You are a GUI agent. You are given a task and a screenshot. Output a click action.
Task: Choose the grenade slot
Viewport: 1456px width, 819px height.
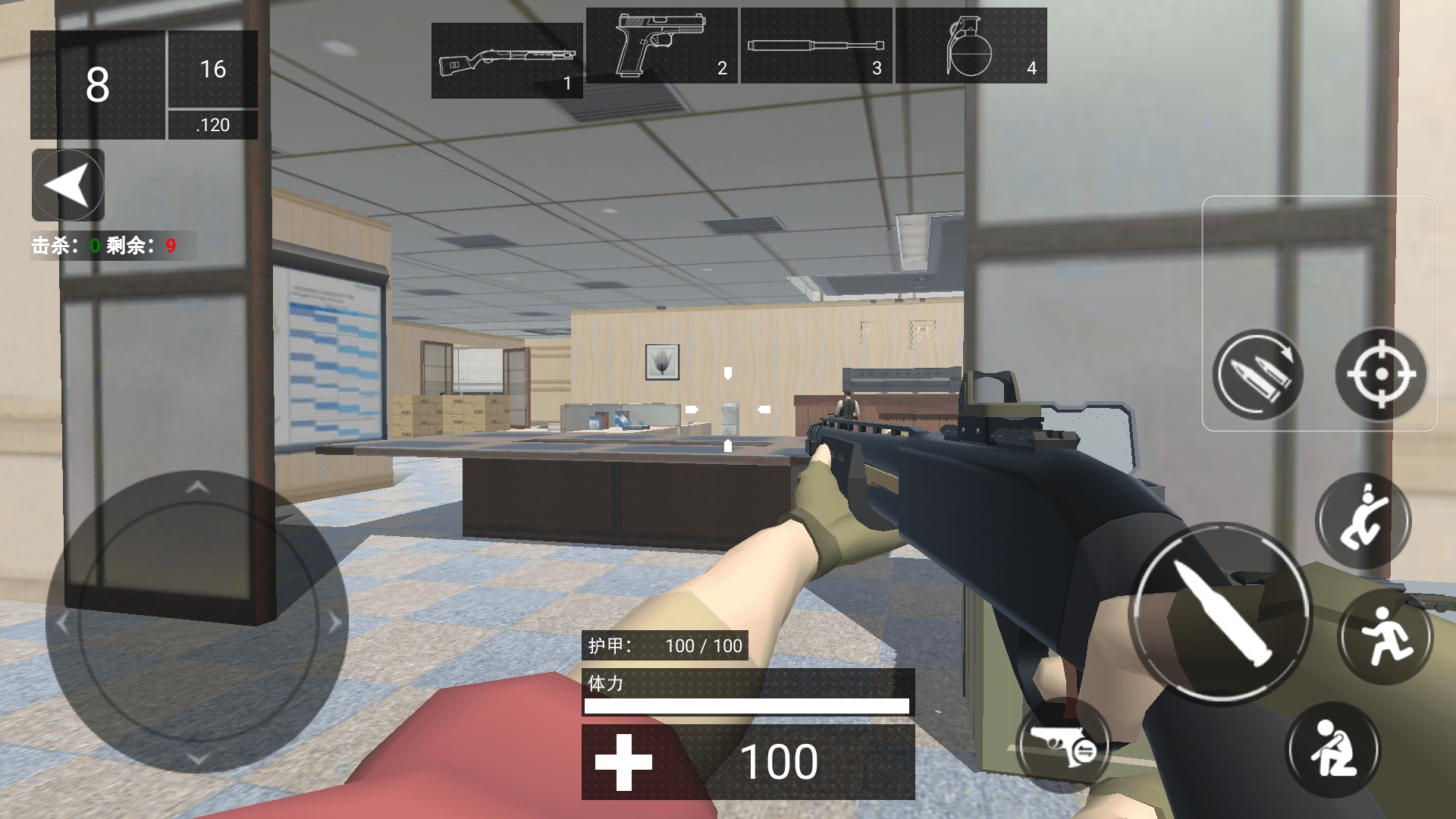coord(971,45)
